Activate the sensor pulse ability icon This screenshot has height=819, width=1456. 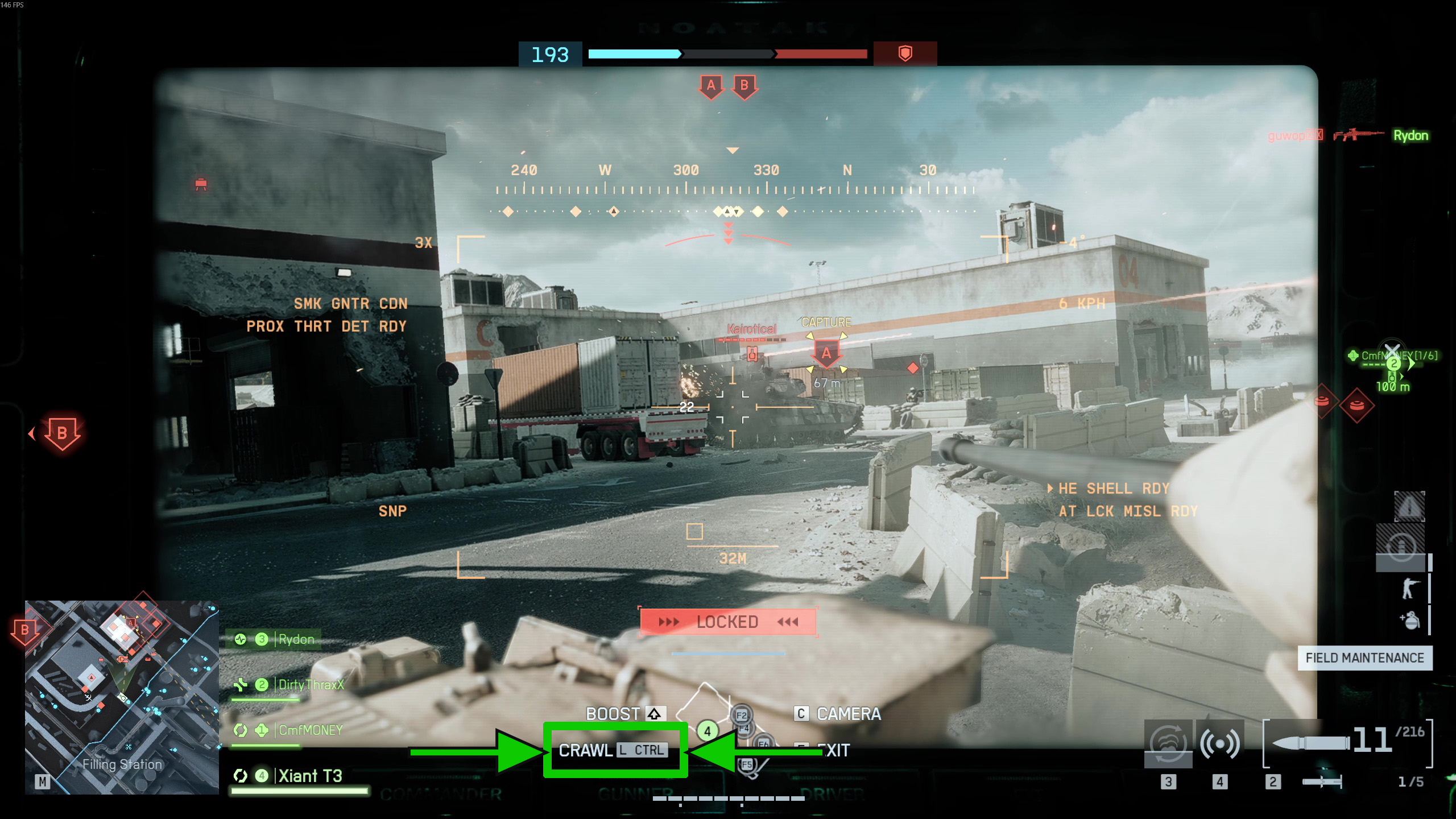click(x=1219, y=743)
